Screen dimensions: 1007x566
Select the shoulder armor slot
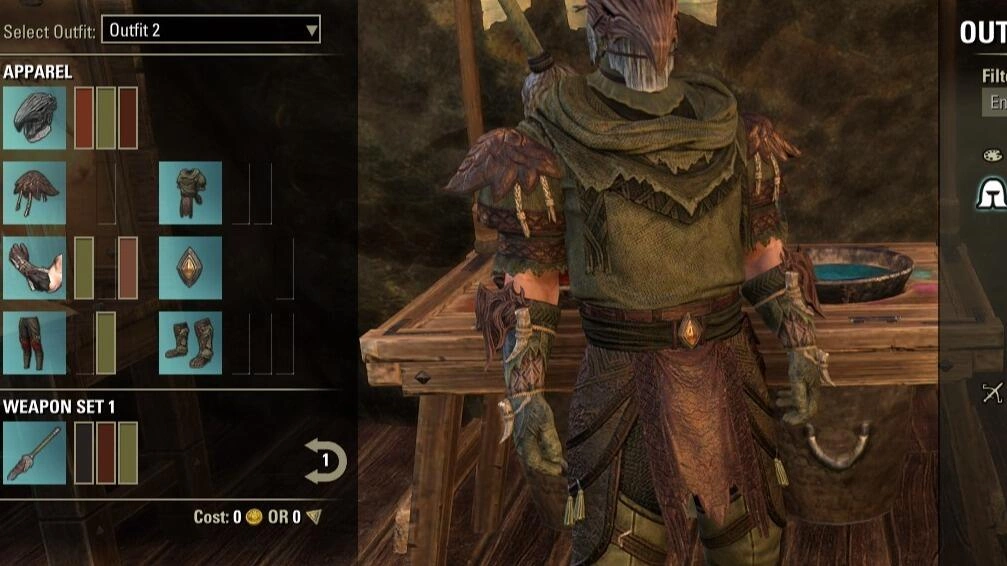[x=35, y=193]
